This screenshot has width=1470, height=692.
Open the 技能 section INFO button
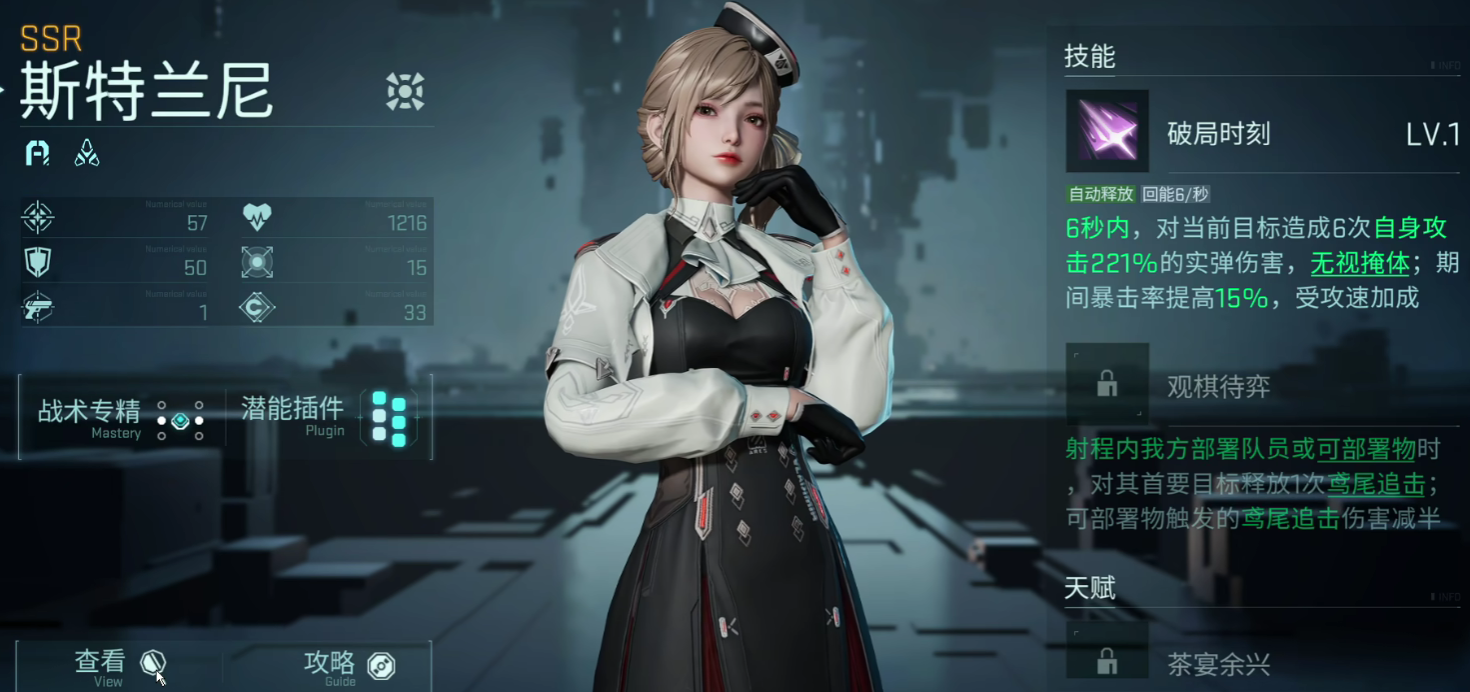(1446, 66)
